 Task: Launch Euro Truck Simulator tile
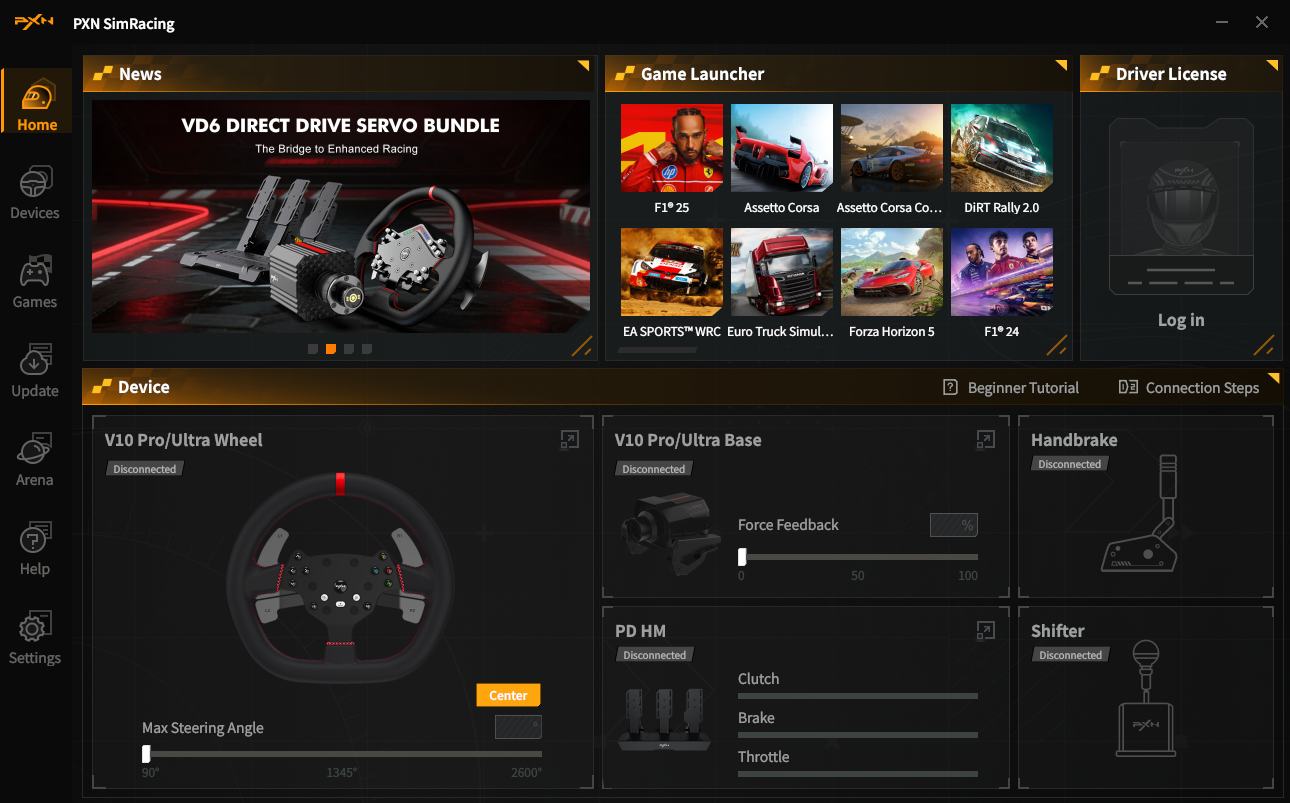[x=781, y=272]
